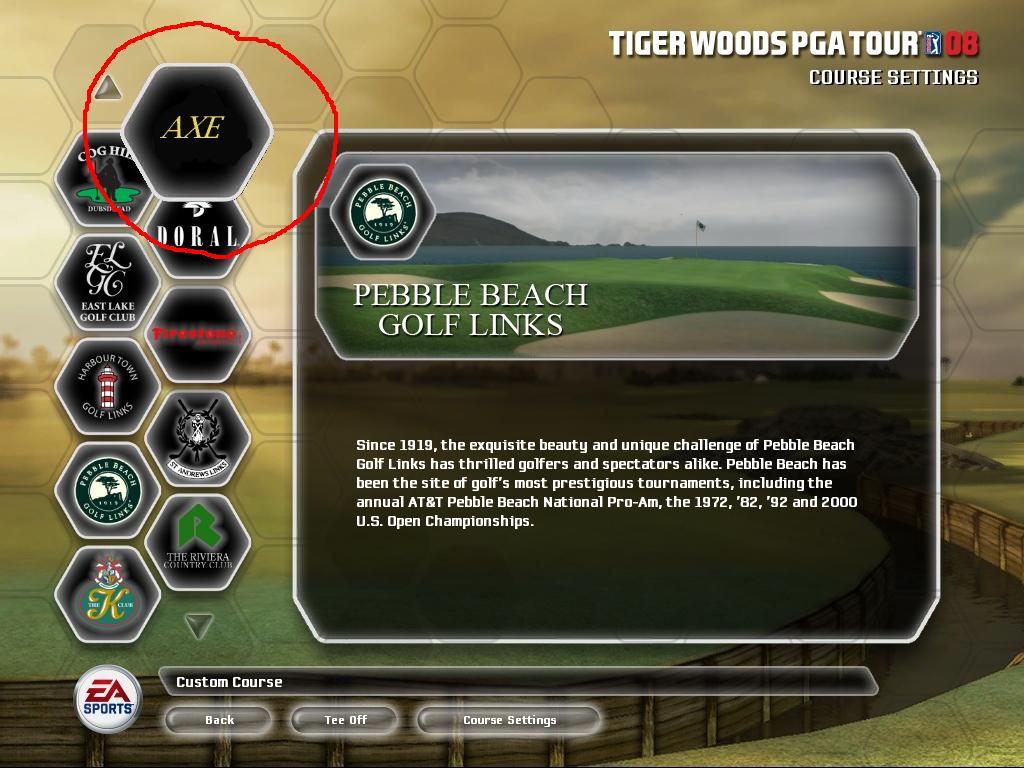Choose The Riviera Country Club
The height and width of the screenshot is (768, 1024).
pos(197,541)
